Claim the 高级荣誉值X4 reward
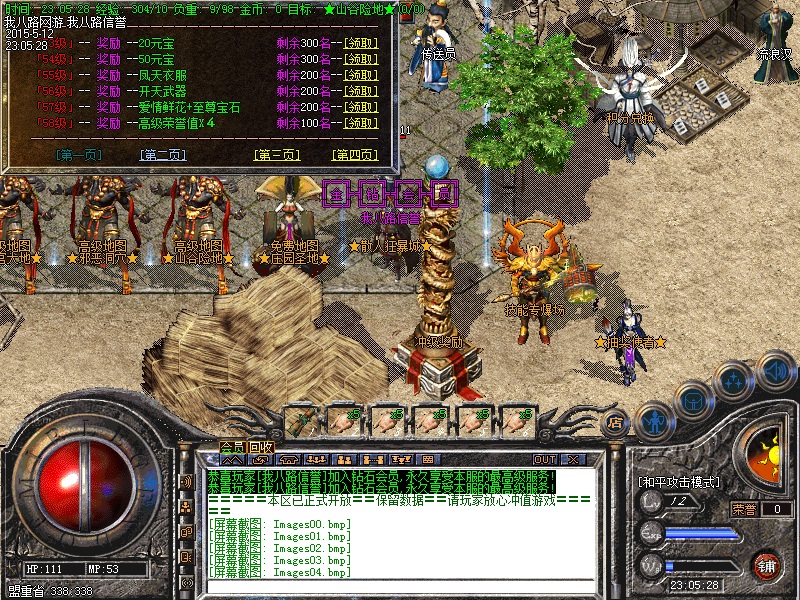Image resolution: width=800 pixels, height=600 pixels. tap(360, 123)
